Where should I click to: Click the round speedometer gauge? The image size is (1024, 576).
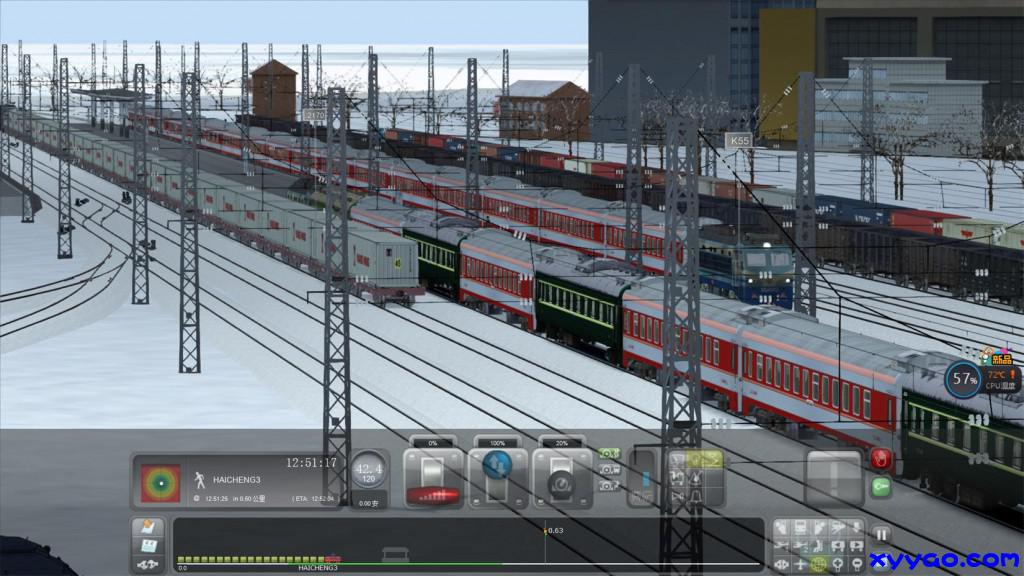pos(369,470)
